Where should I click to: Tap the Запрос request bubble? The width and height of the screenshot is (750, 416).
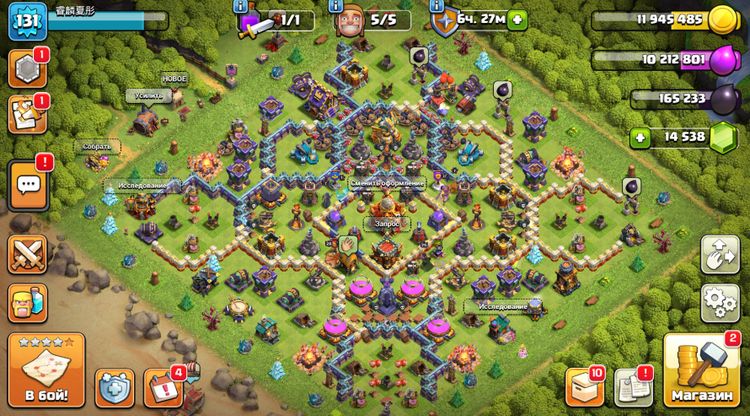385,224
